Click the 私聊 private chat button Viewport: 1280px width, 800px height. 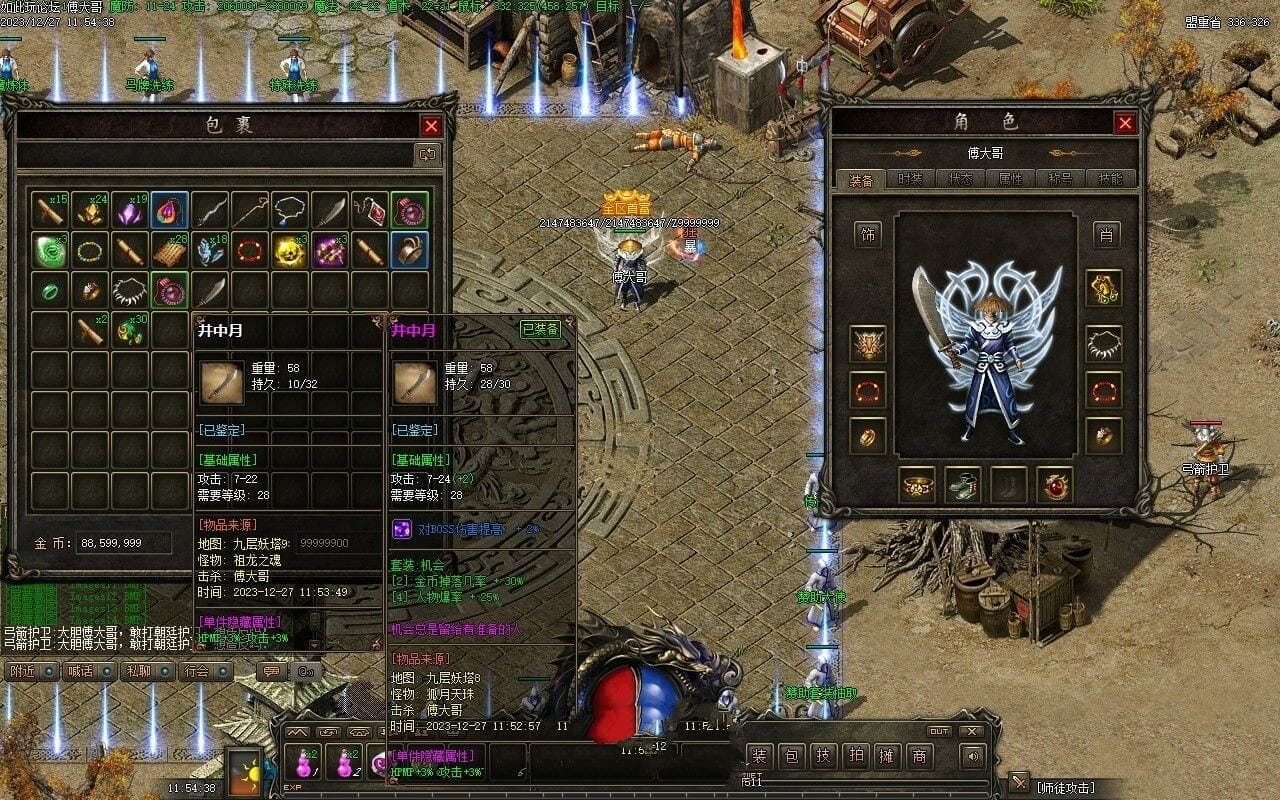coord(139,671)
